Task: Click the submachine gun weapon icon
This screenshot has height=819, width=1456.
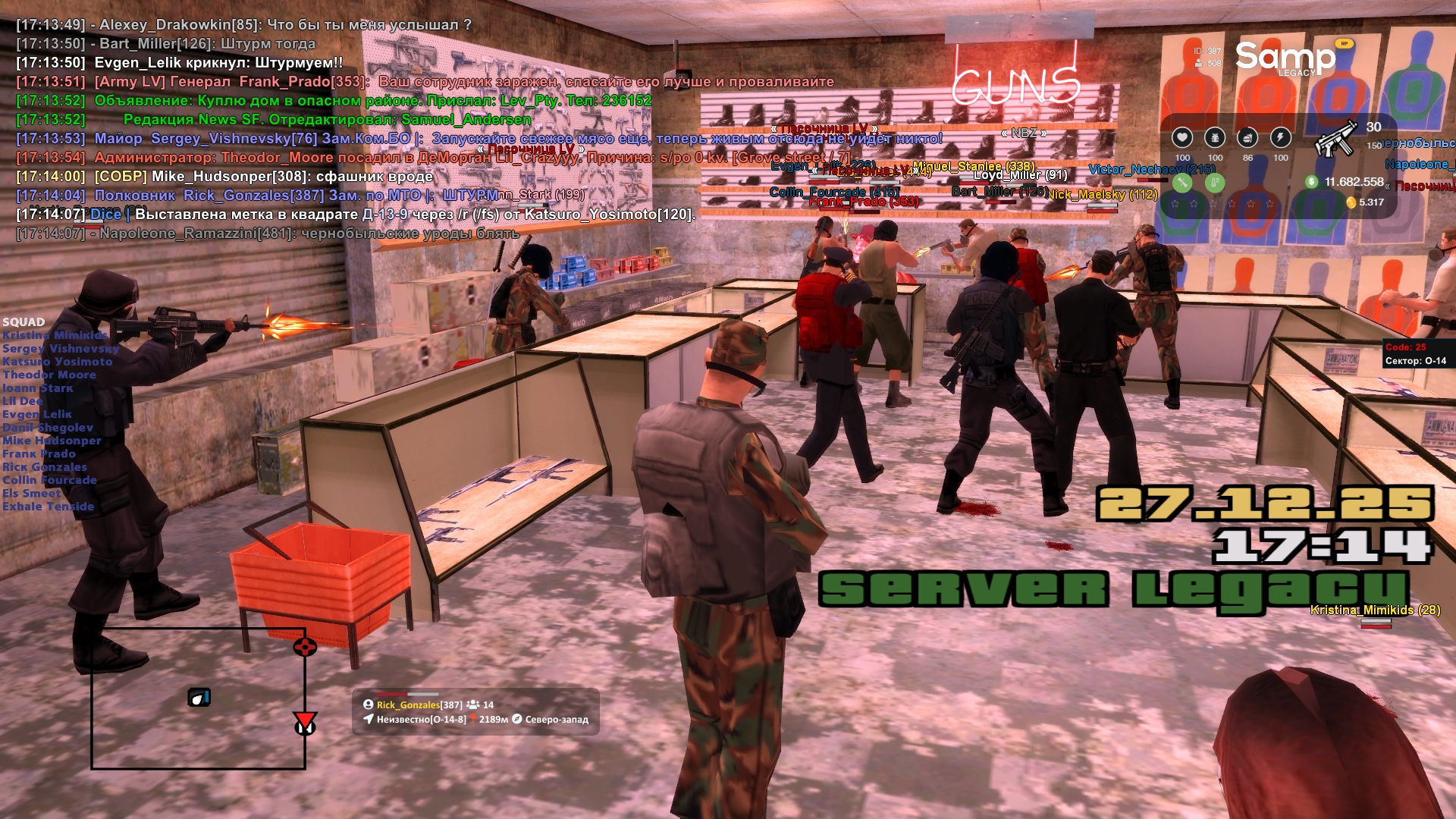Action: click(1336, 138)
